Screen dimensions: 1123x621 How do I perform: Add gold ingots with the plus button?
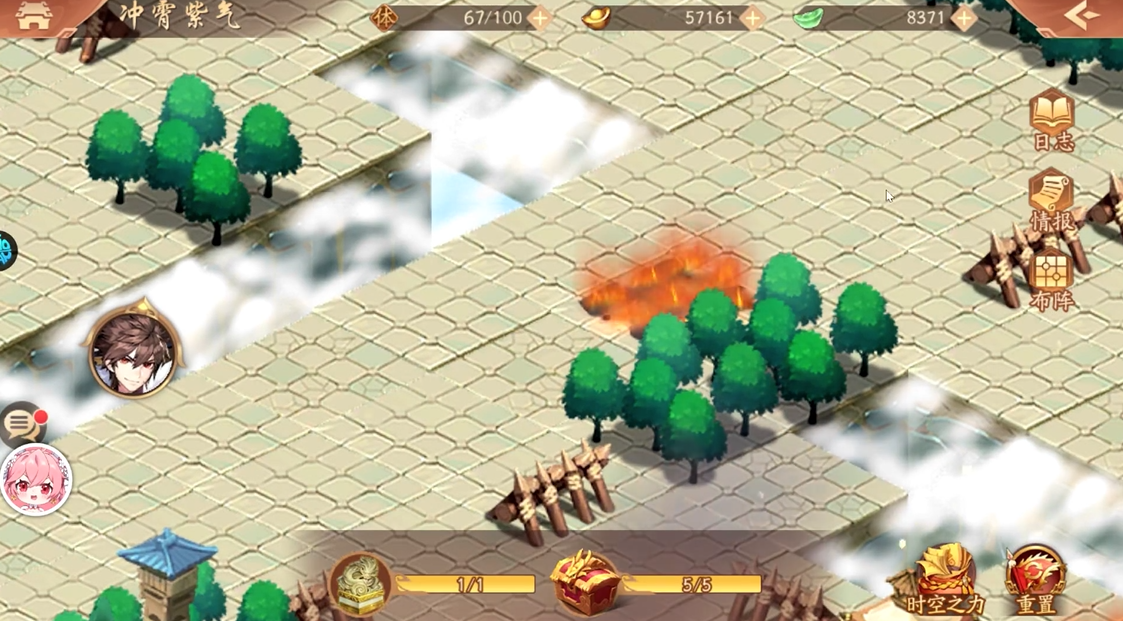[x=752, y=18]
